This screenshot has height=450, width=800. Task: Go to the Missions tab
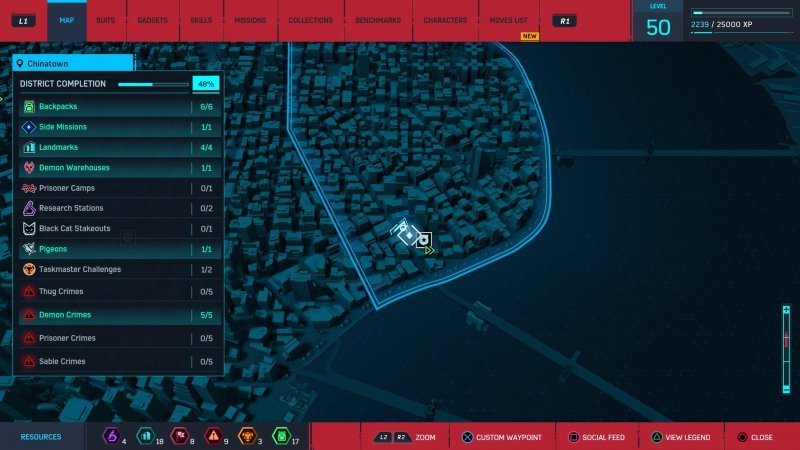point(250,20)
